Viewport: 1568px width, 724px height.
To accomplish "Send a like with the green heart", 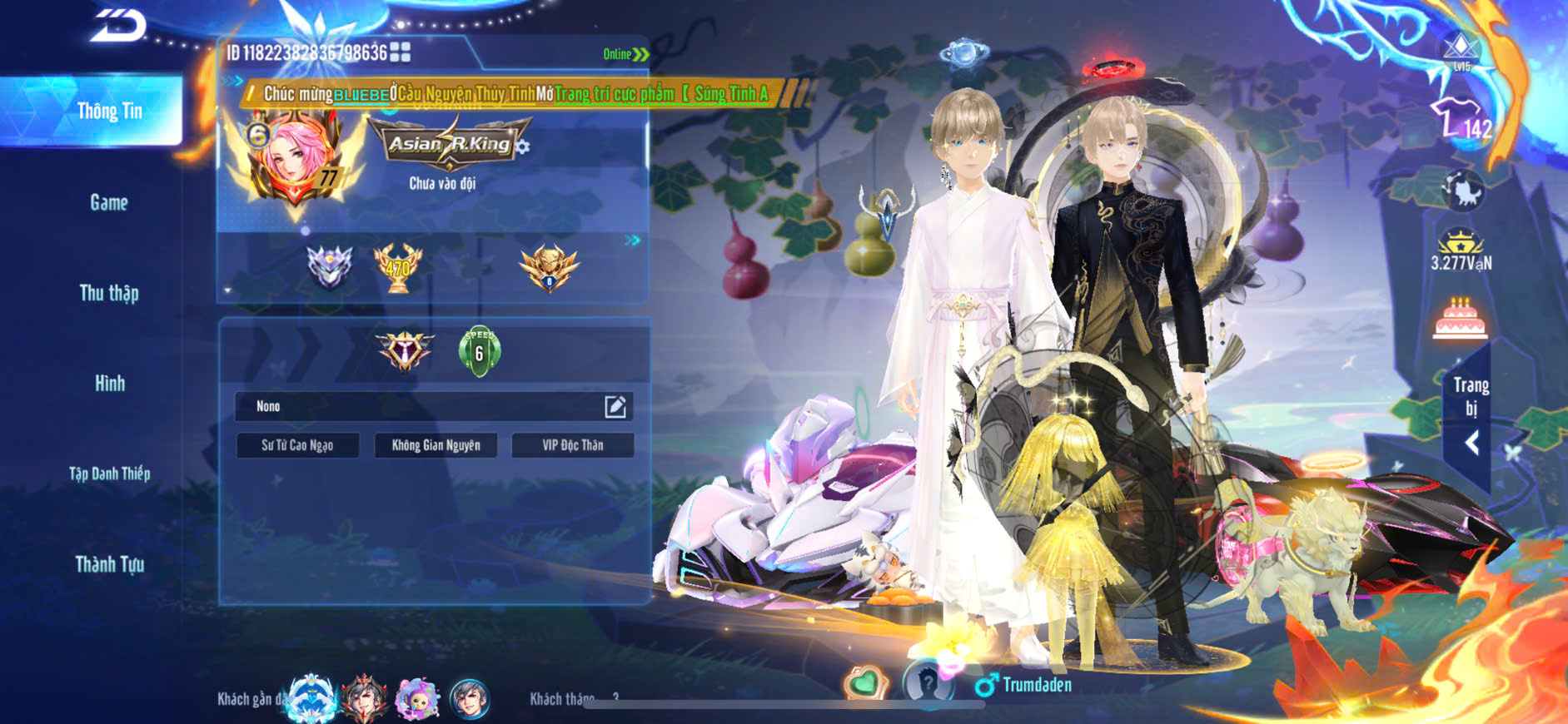I will (865, 683).
